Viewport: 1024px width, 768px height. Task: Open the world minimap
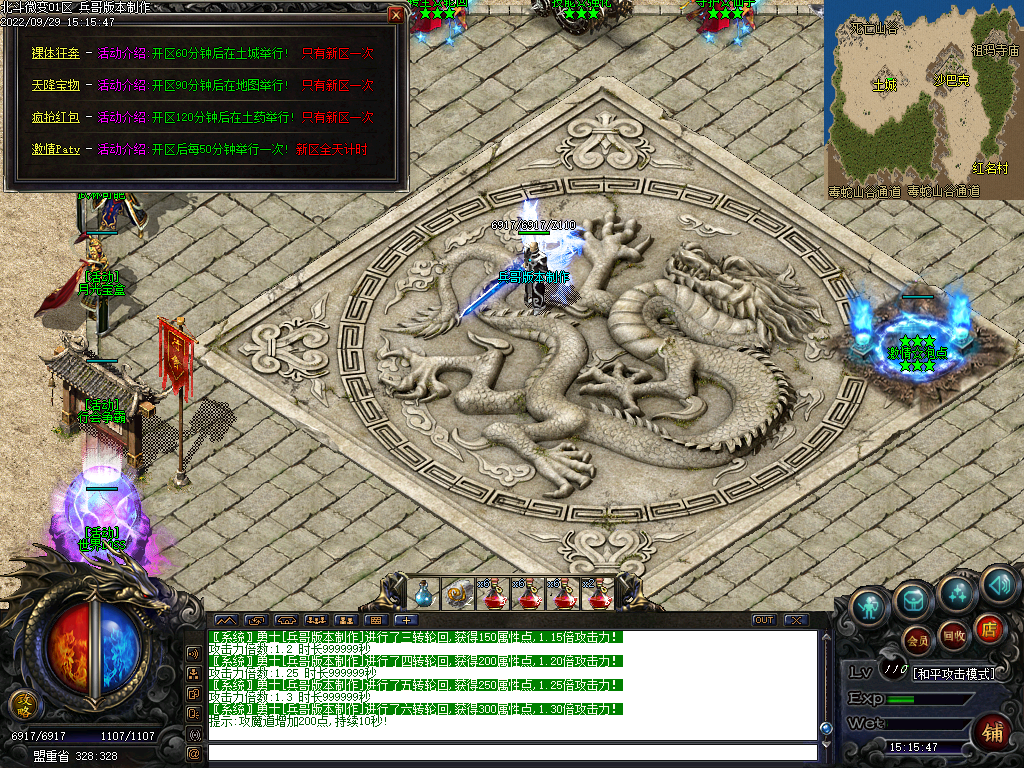[923, 100]
